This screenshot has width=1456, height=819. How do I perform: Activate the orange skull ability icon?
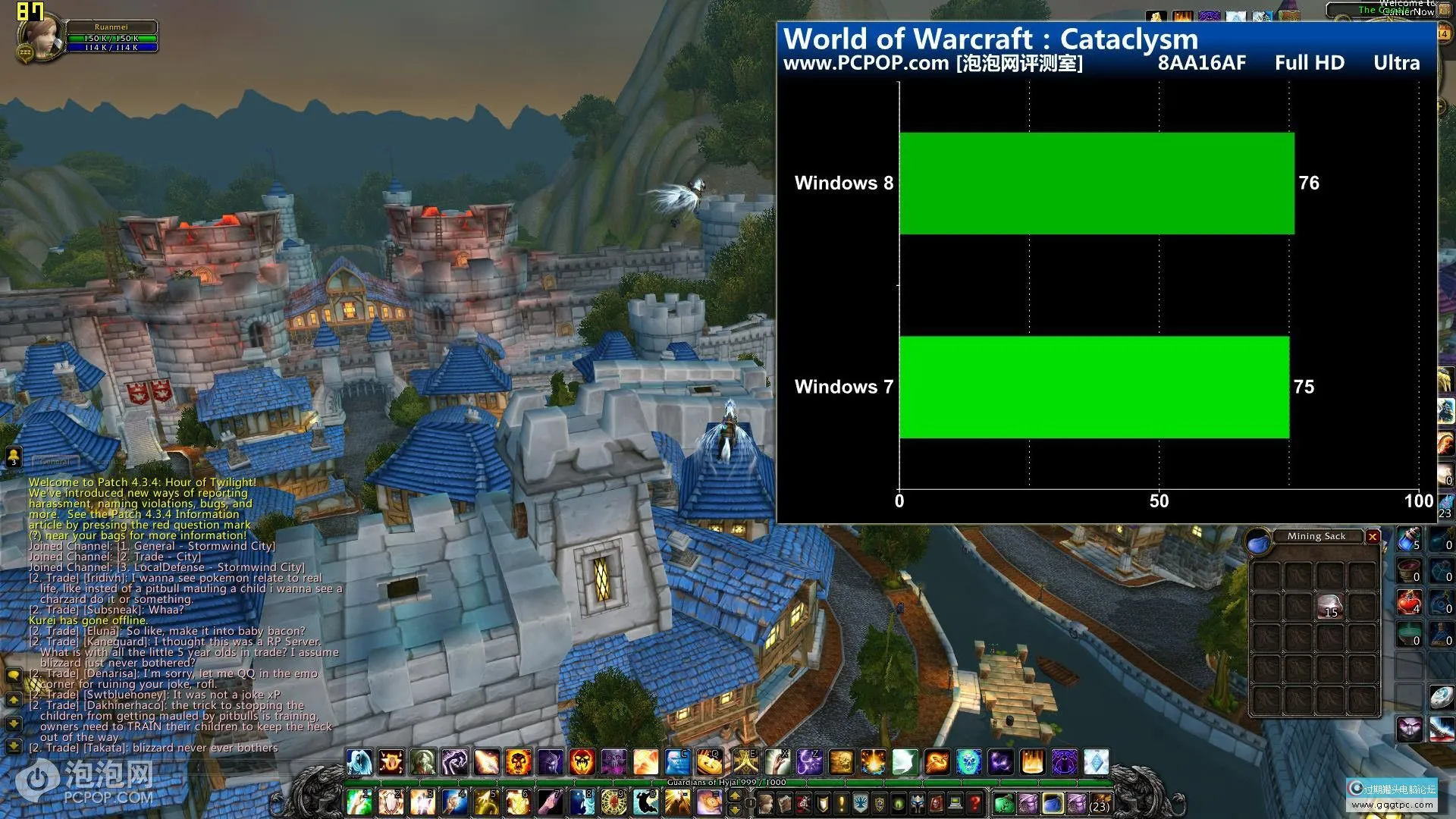coord(519,761)
